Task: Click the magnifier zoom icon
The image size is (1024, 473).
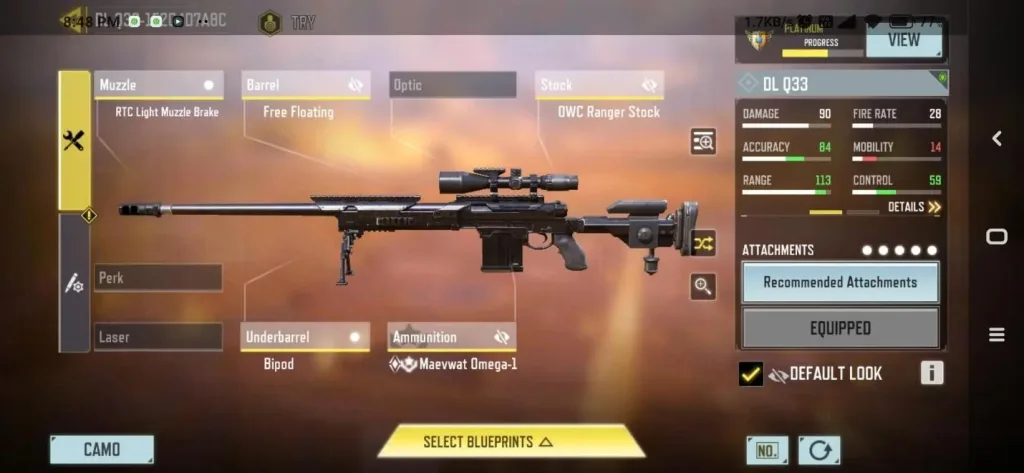Action: click(x=703, y=287)
